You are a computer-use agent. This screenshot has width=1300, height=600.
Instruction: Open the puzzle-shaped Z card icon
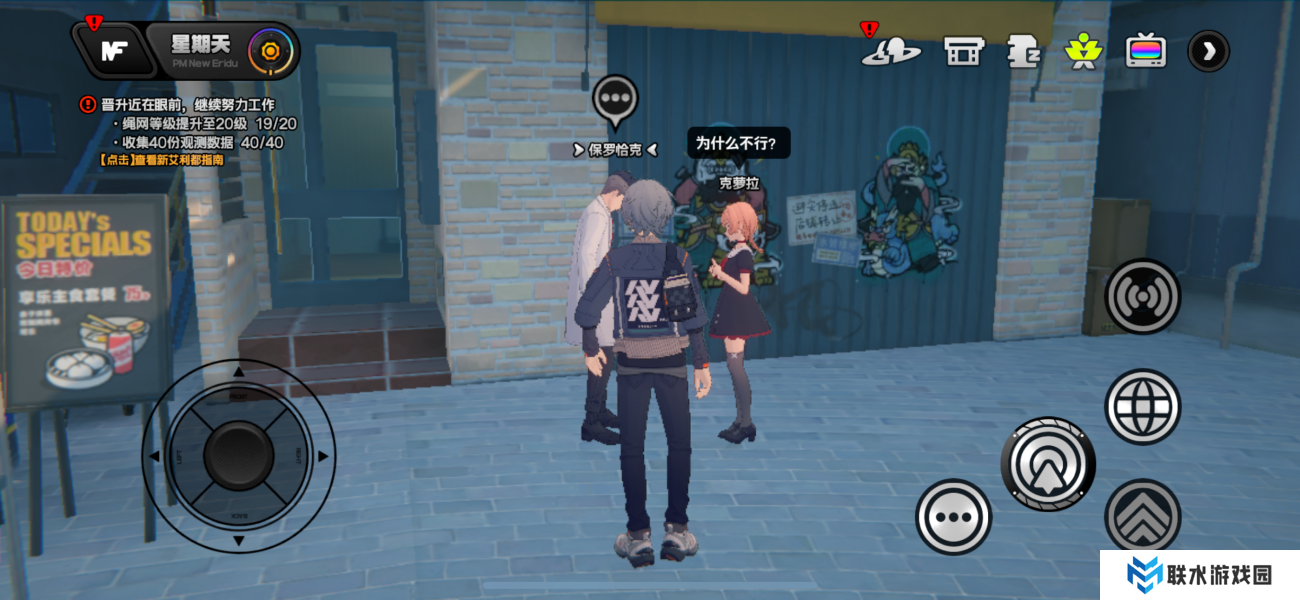[1023, 50]
